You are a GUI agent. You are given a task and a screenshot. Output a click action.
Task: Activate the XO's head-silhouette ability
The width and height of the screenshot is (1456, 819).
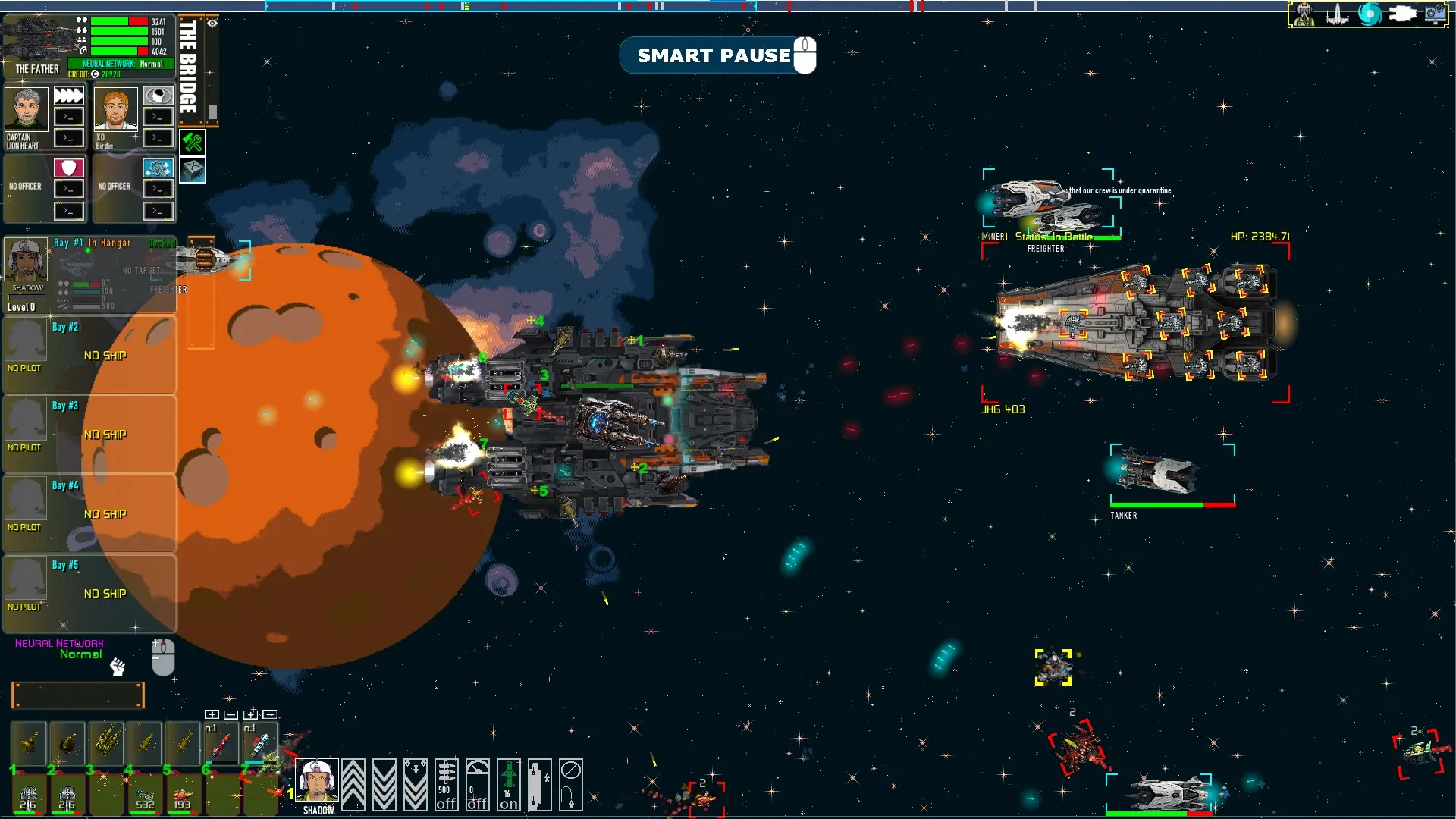click(158, 96)
